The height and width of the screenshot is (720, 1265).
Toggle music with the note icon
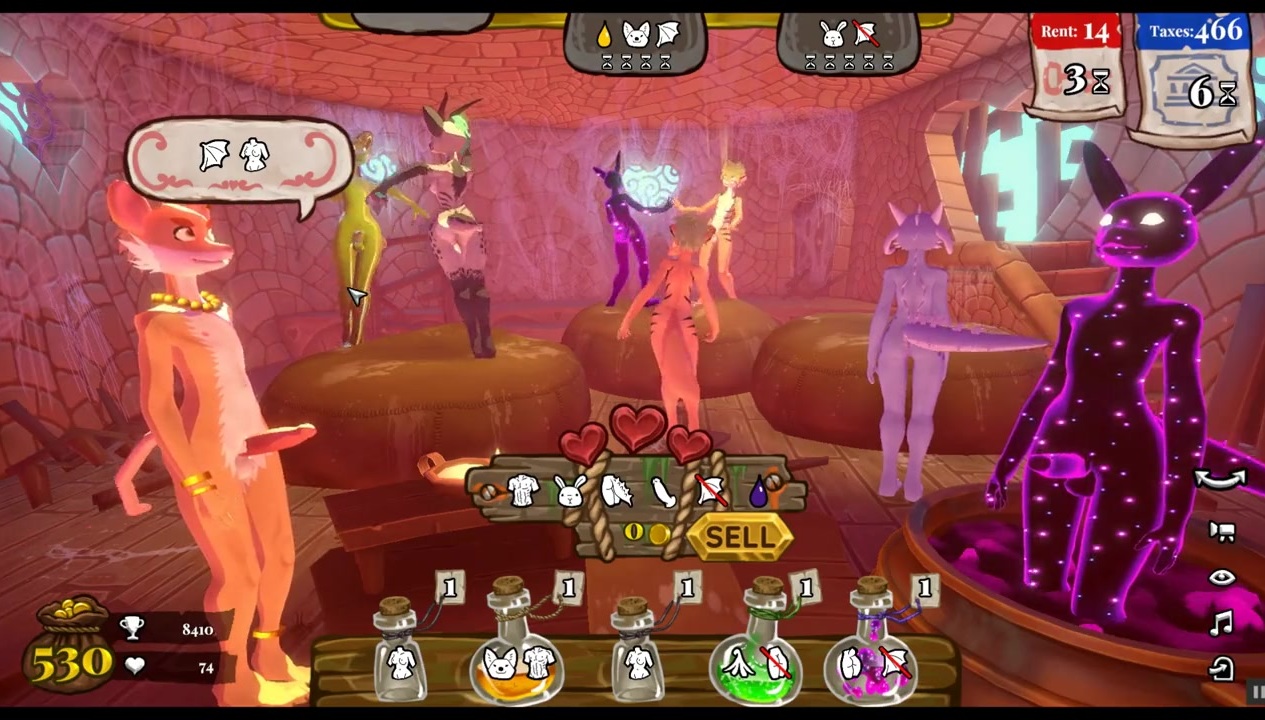pos(1221,624)
